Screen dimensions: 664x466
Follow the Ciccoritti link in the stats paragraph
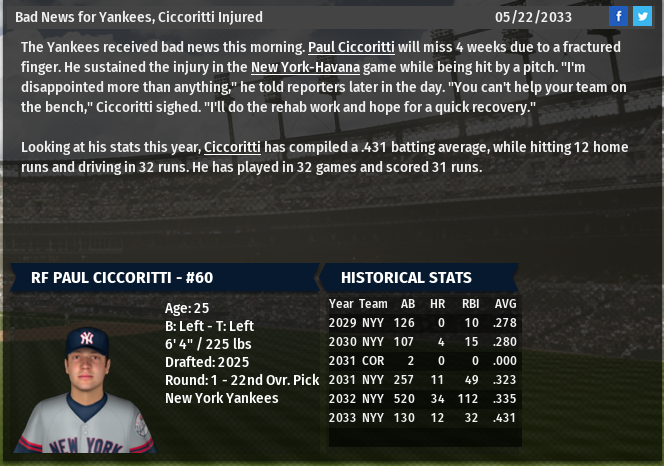pos(232,147)
